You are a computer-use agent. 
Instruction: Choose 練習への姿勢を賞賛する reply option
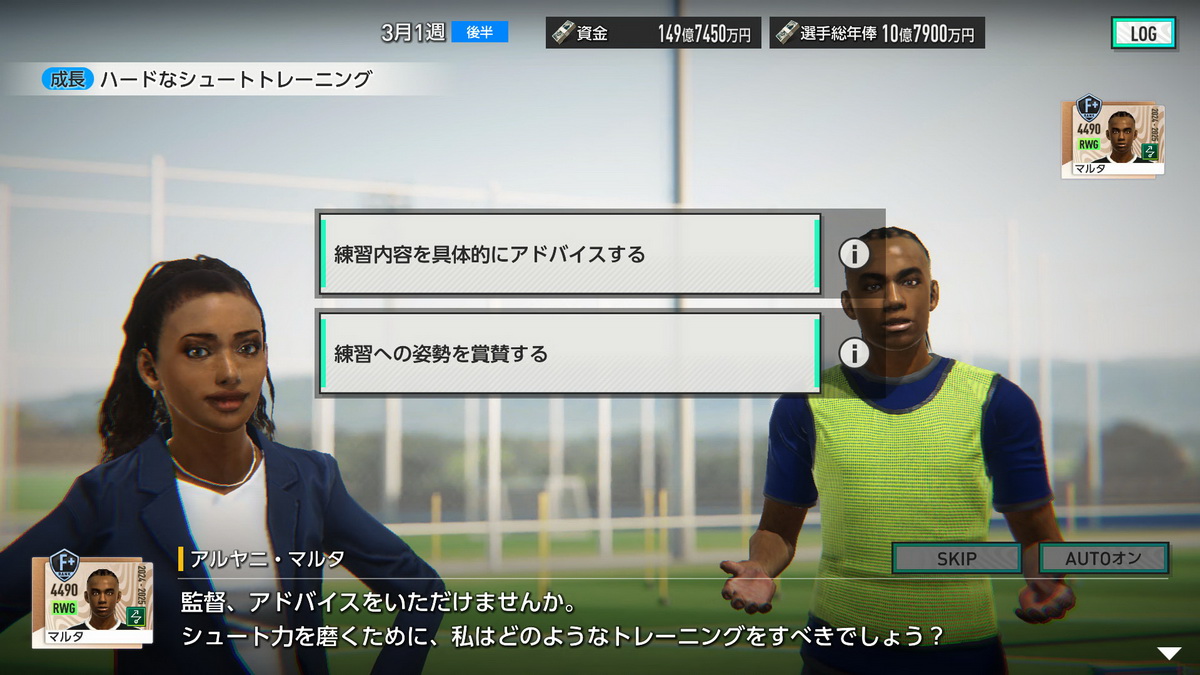pyautogui.click(x=568, y=353)
